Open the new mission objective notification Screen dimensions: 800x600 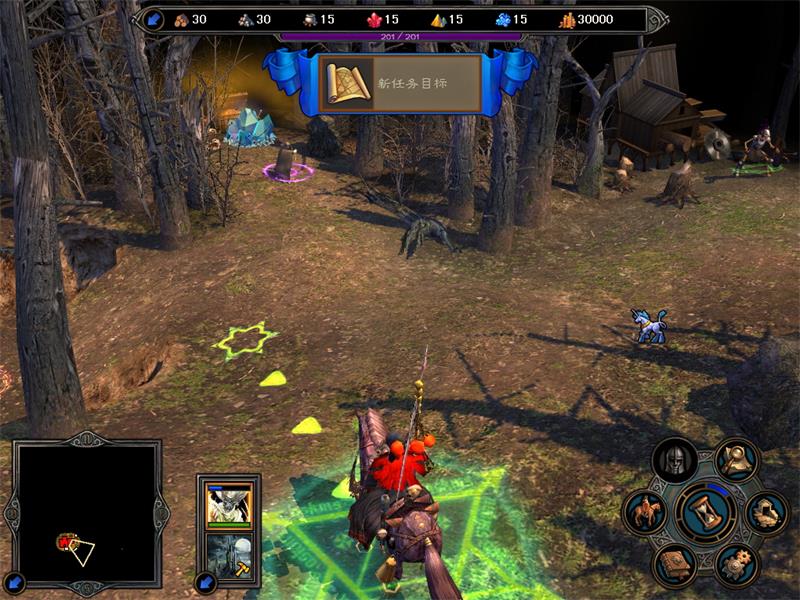(x=400, y=85)
